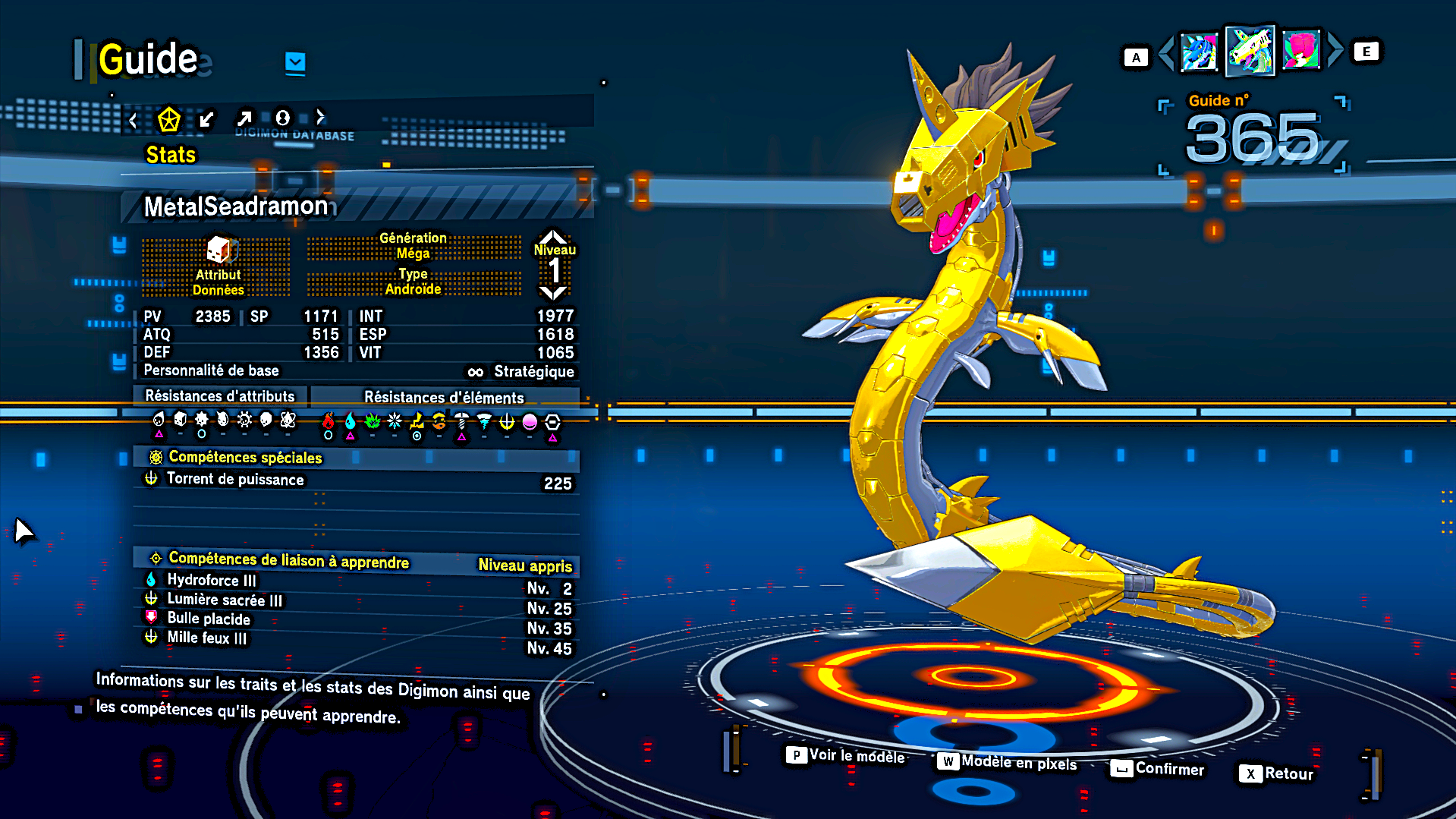Viewport: 1456px width, 819px height.
Task: Decrease Niveau with the down arrow
Action: 553,293
